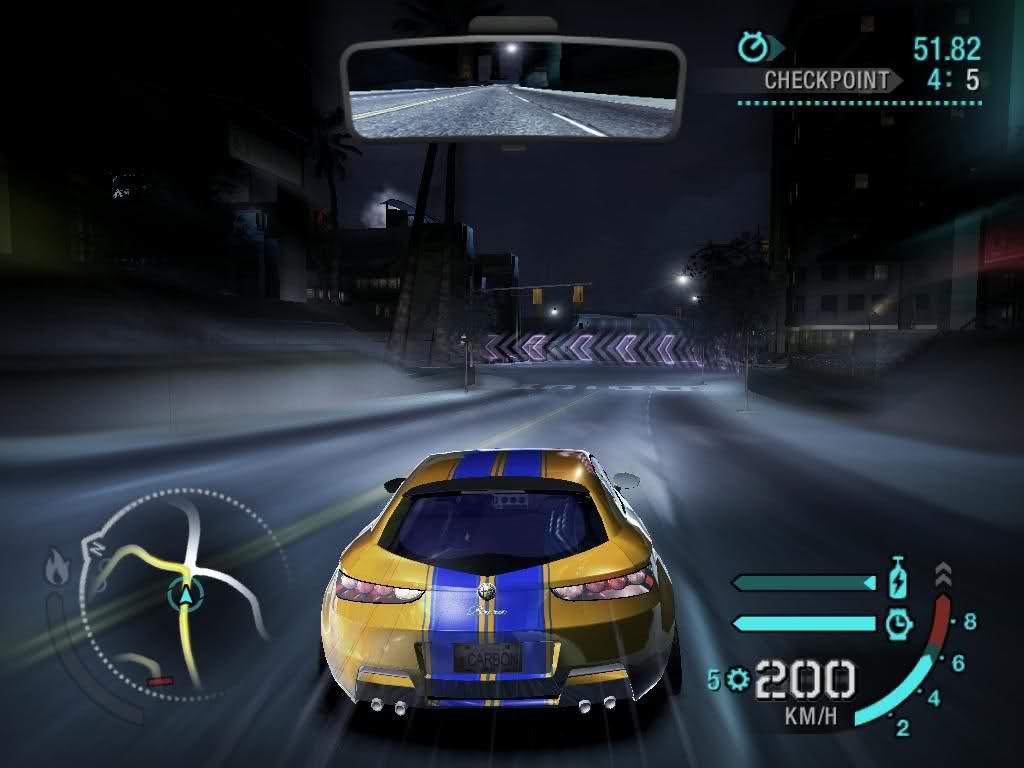Image resolution: width=1024 pixels, height=768 pixels.
Task: Click the gear cog icon next to the speed
Action: click(739, 680)
